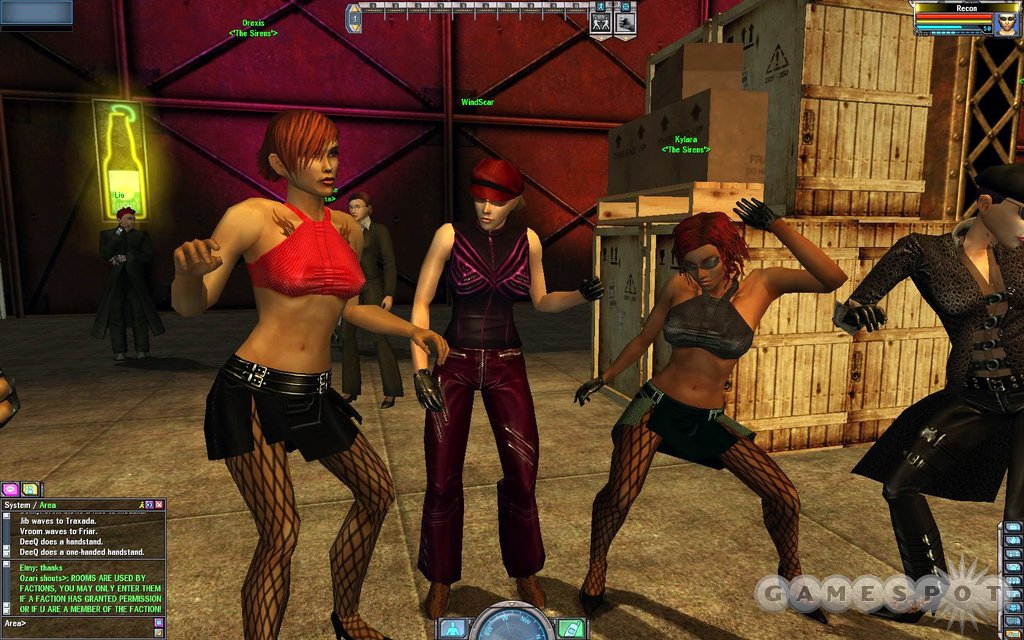Activate the fist attack ability icon
Viewport: 1024px width, 640px height.
click(x=624, y=22)
